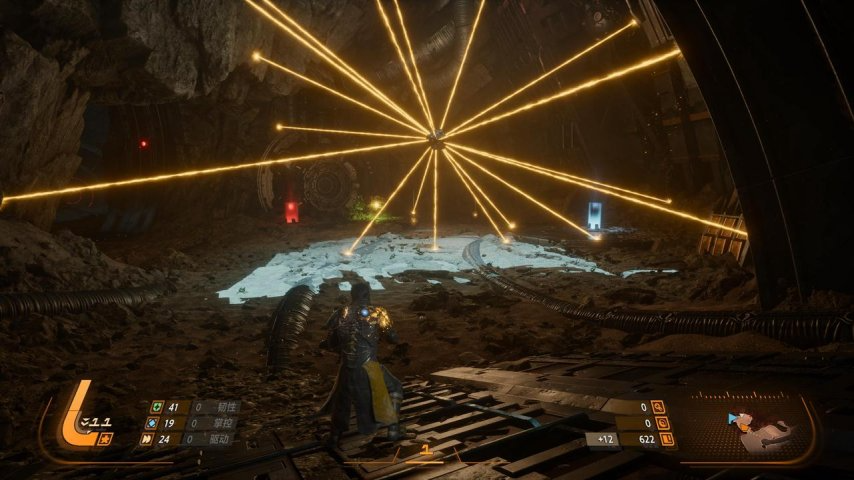Click the small star badge icon

pyautogui.click(x=106, y=438)
